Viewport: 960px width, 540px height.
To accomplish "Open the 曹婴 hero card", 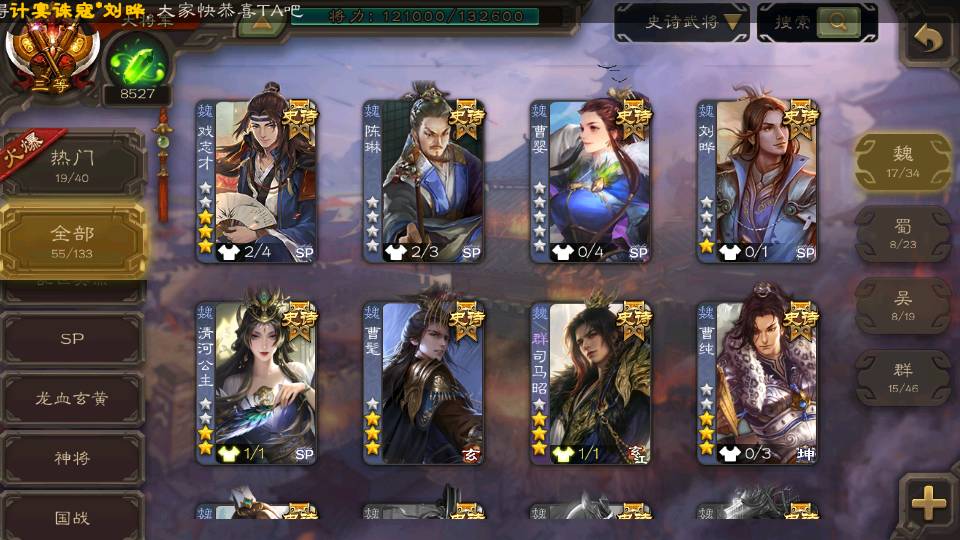I will pos(590,180).
